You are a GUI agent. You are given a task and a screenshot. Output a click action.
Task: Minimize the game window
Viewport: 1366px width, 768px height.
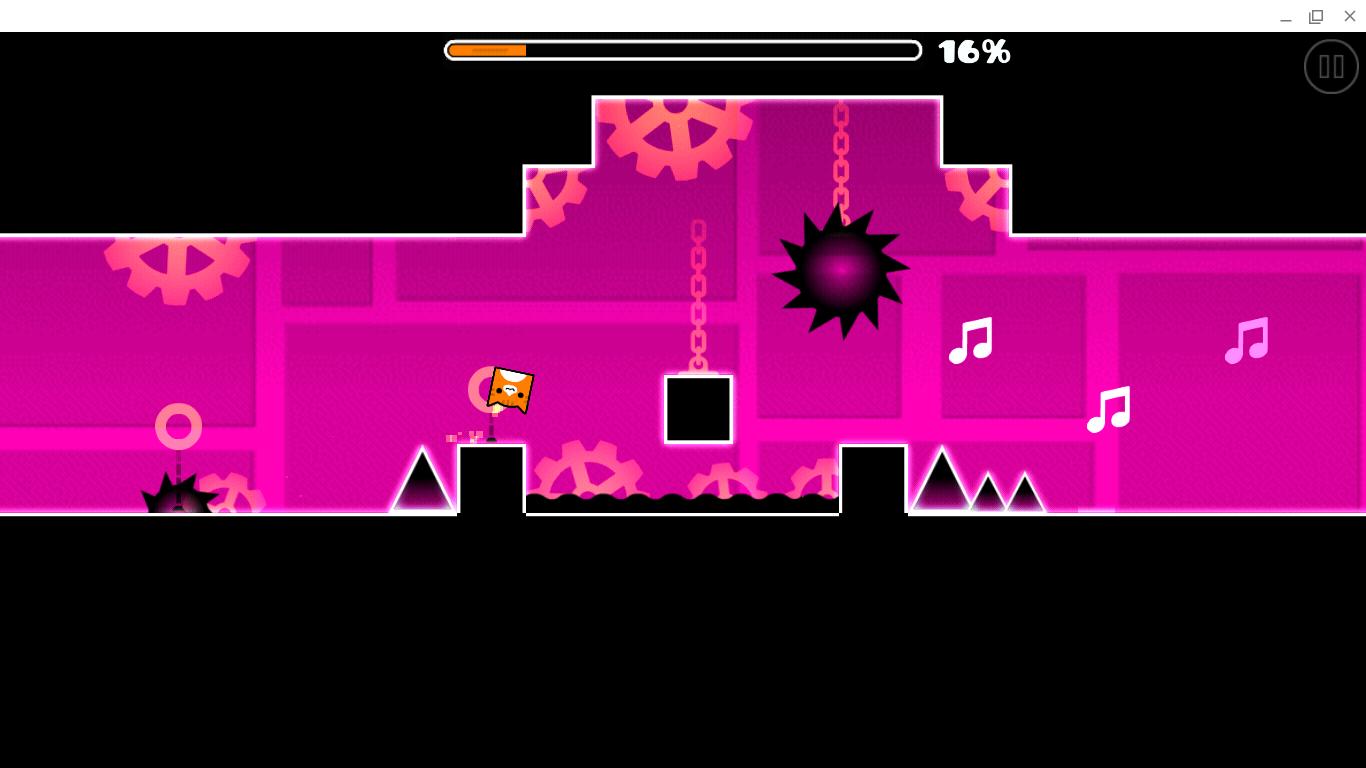[x=1284, y=16]
